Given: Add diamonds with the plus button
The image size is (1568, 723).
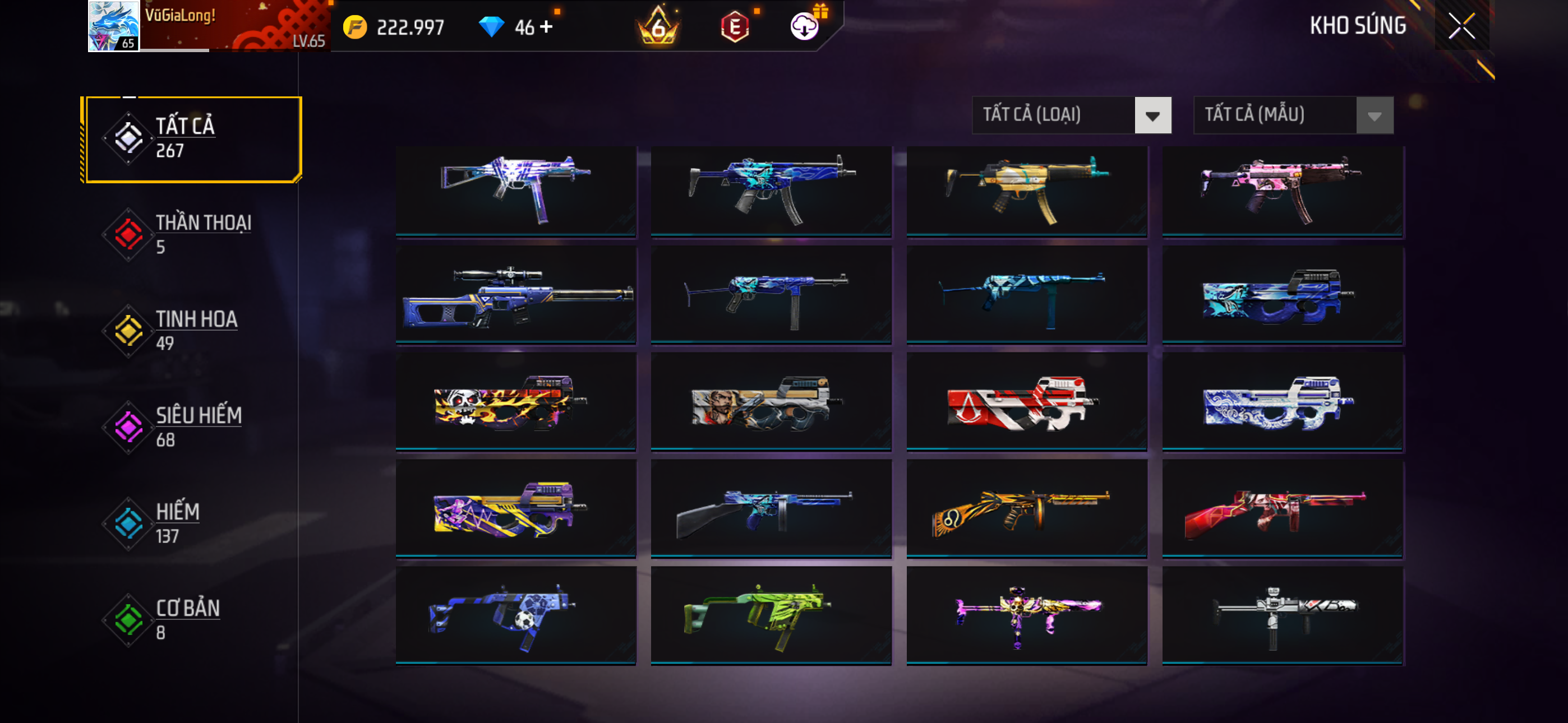Looking at the screenshot, I should 547,26.
